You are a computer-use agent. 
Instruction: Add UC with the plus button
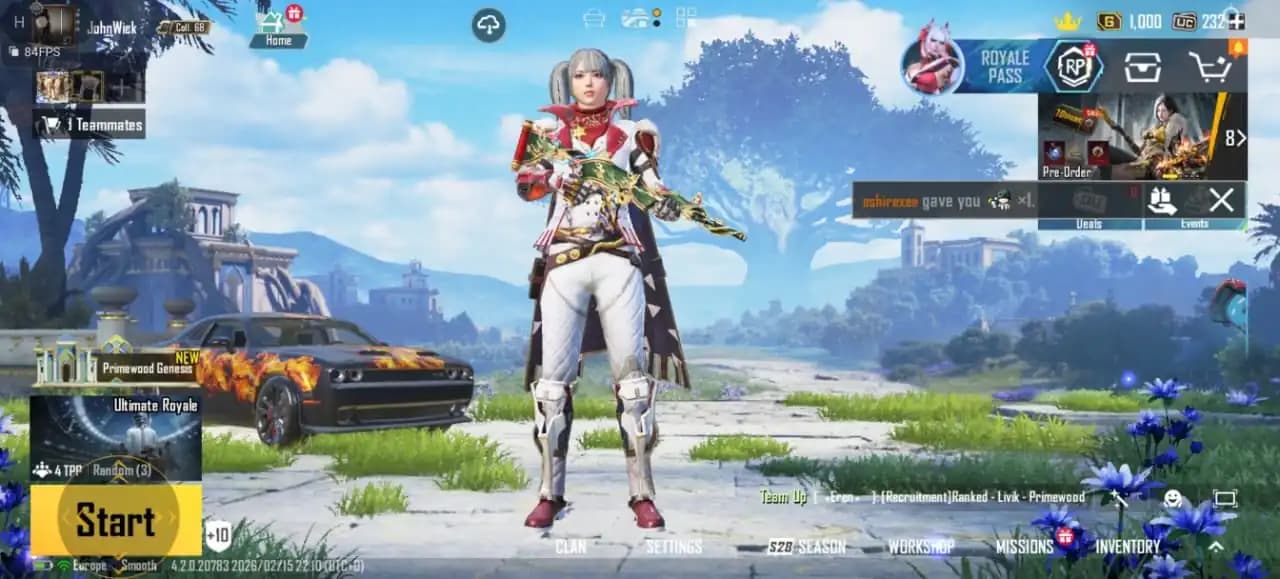pyautogui.click(x=1237, y=21)
